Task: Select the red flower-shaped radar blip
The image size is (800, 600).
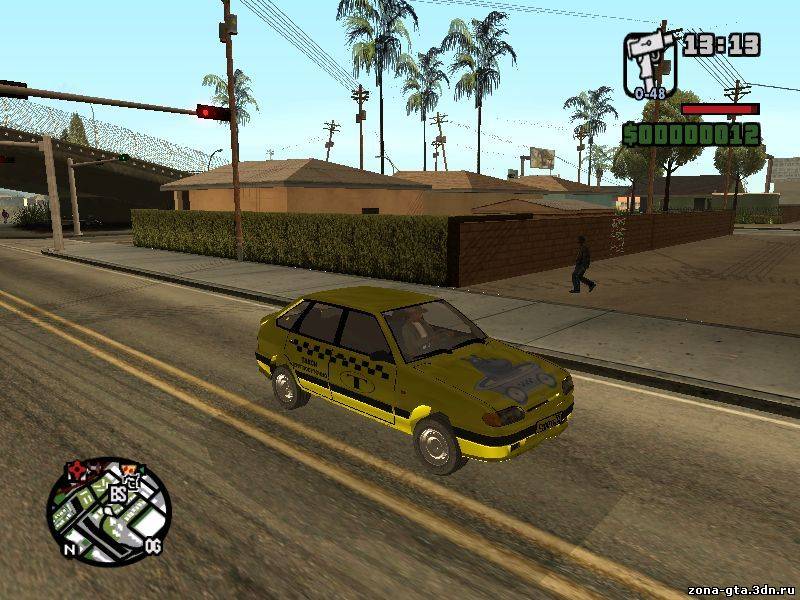Action: [77, 470]
